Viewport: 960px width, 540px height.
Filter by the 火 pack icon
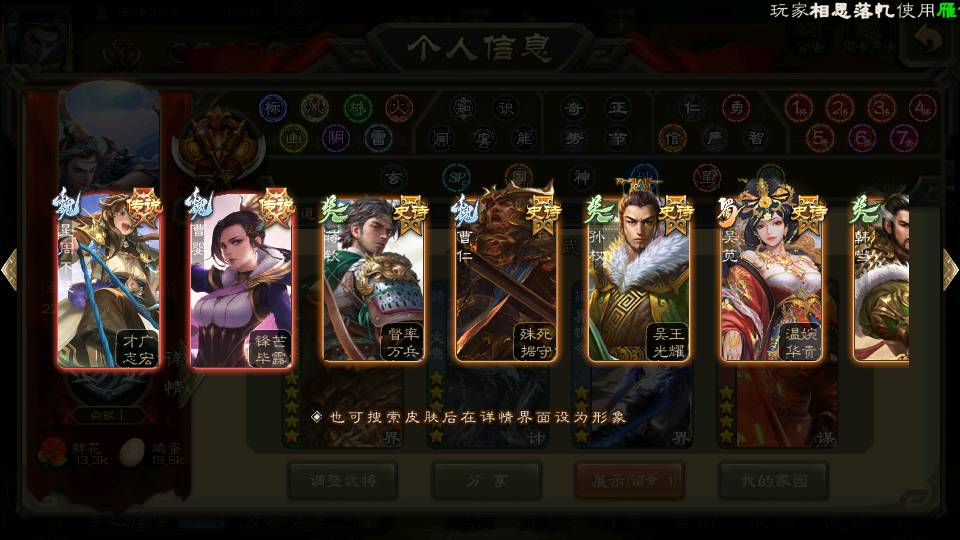399,108
